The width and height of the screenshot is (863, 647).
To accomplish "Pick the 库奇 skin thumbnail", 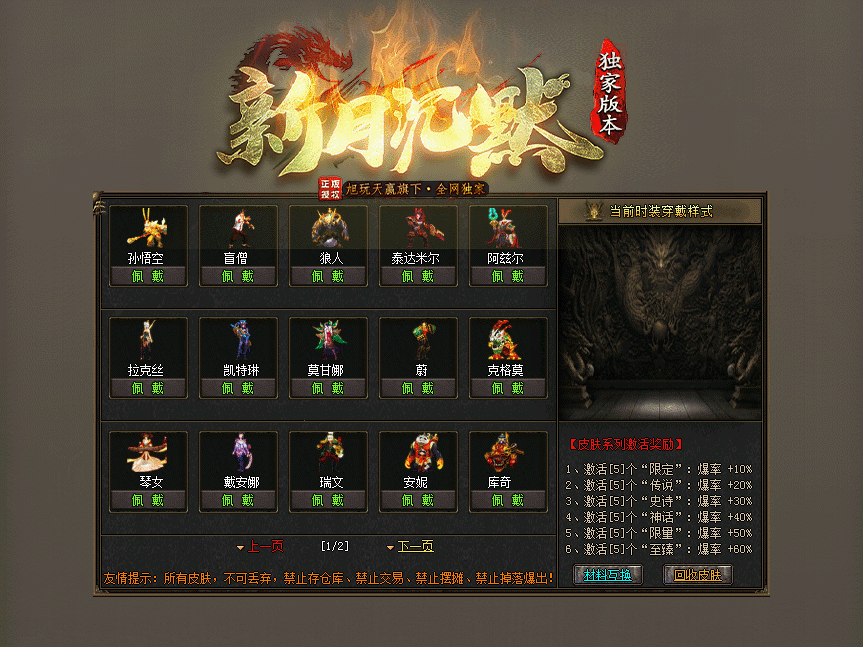I will [x=508, y=453].
